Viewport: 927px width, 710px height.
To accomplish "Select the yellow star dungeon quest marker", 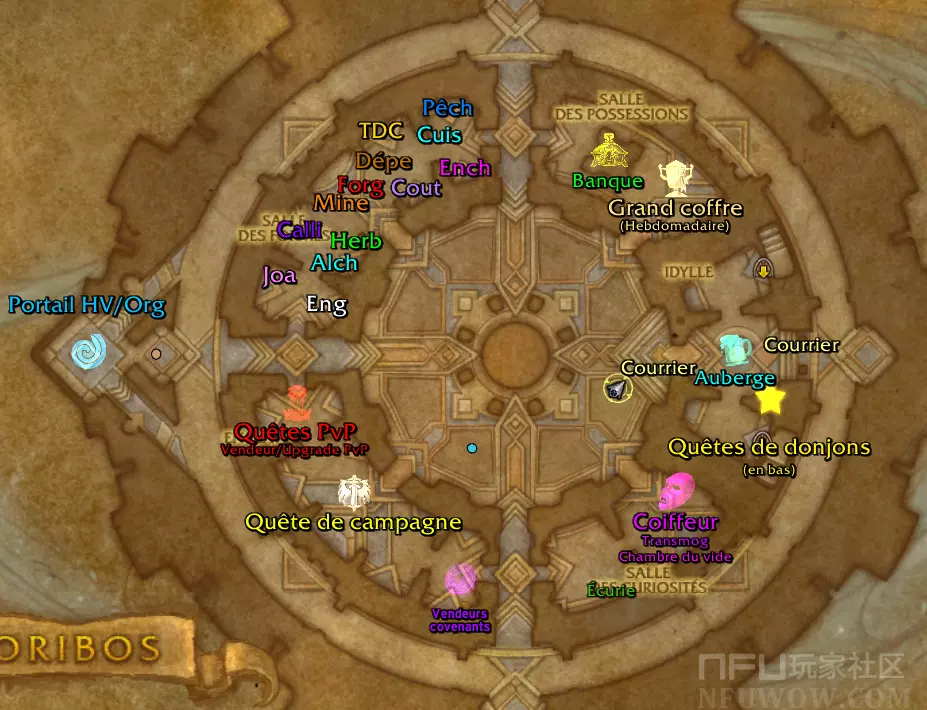I will [x=770, y=401].
